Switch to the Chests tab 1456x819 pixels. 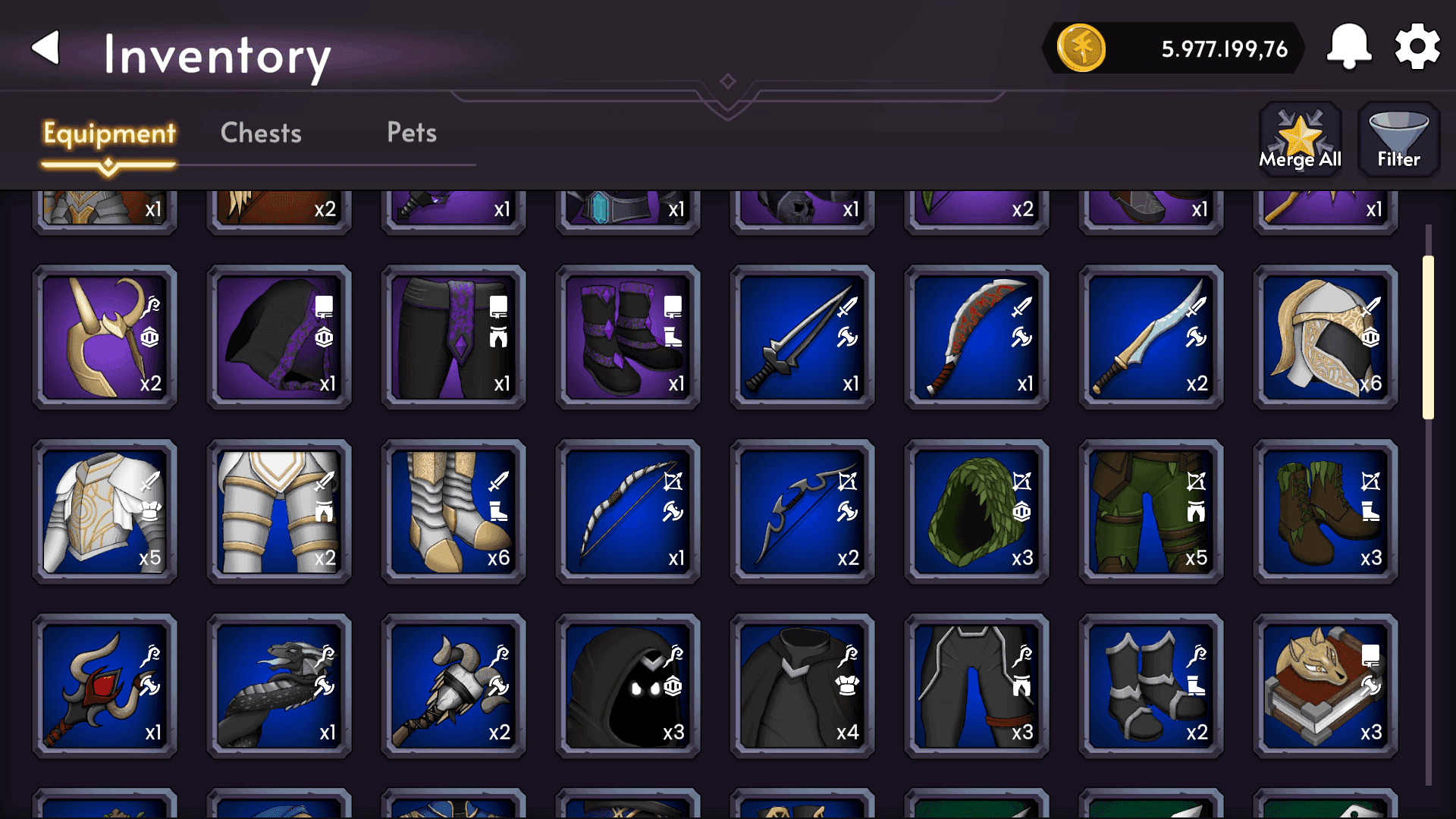pyautogui.click(x=260, y=133)
